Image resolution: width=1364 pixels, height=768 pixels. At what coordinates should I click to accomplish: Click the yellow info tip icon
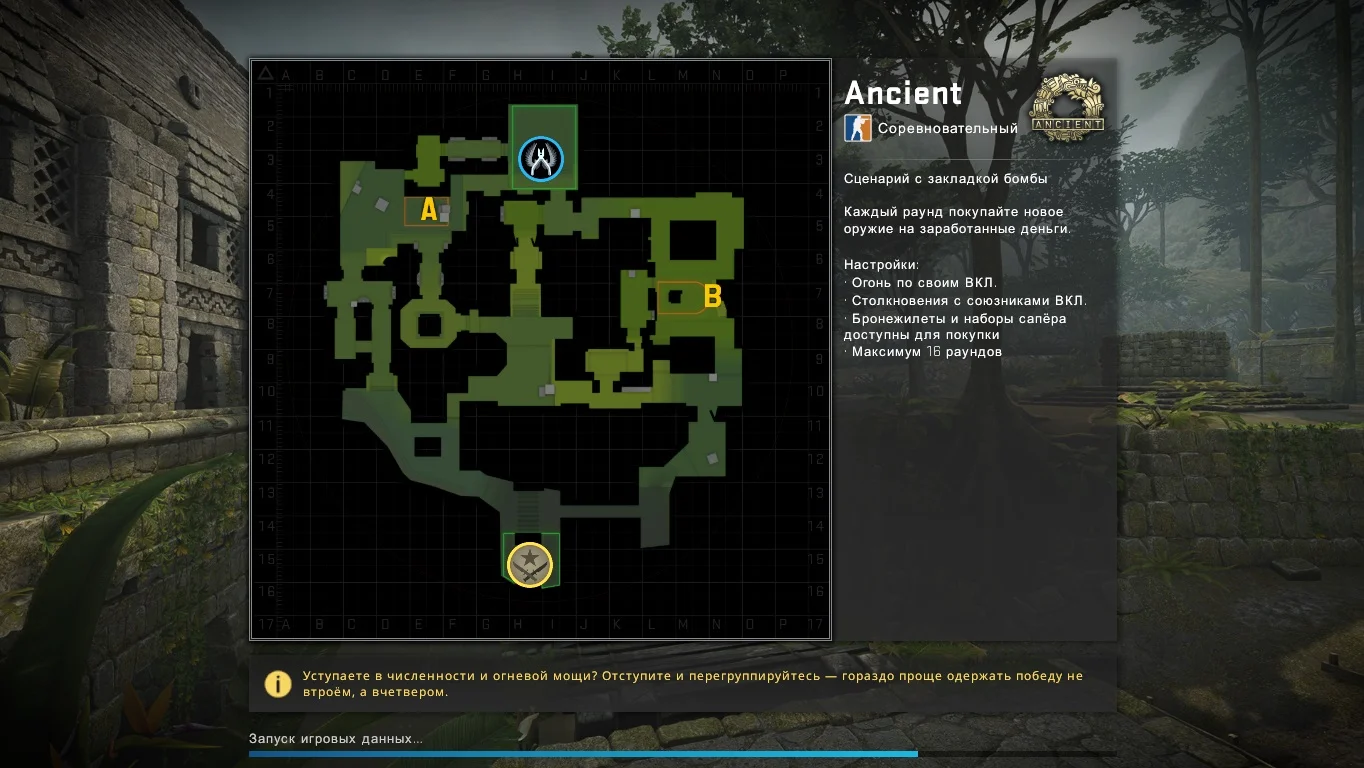277,684
